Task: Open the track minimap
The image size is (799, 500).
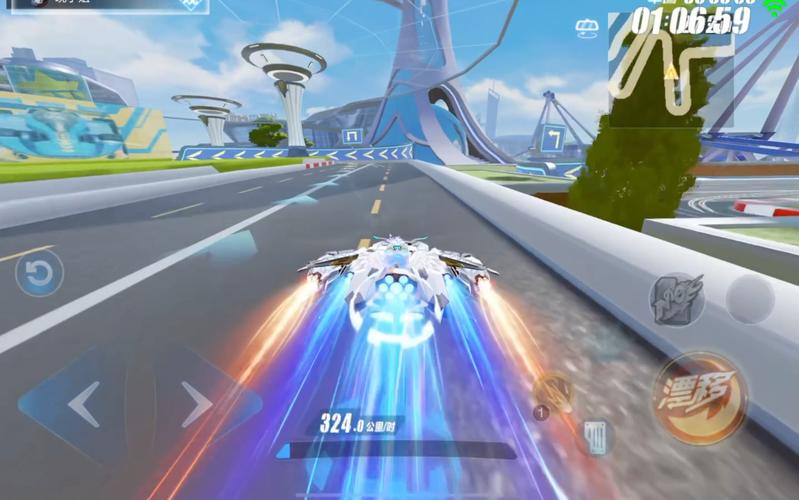Action: click(670, 72)
